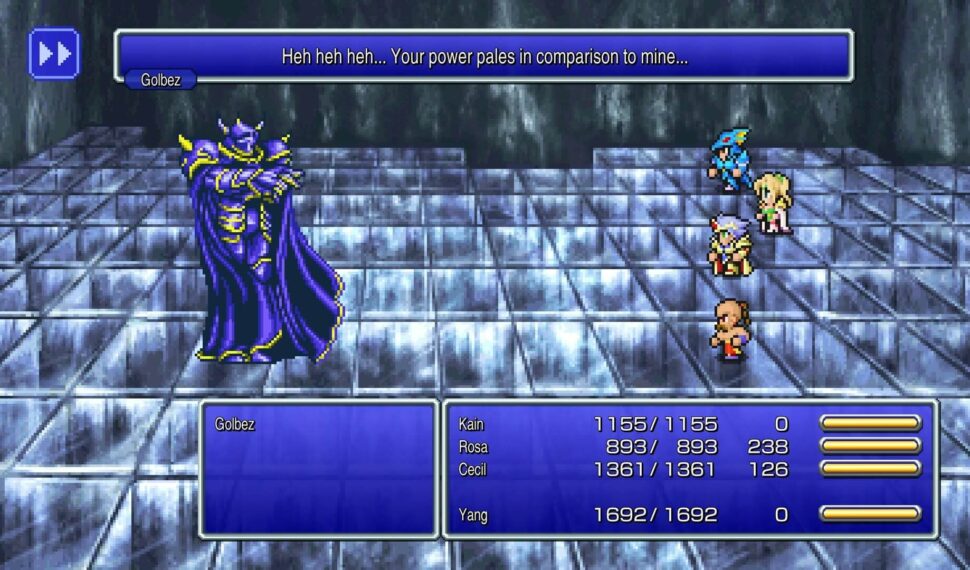Select Kain's party status row
970x570 pixels.
[x=688, y=424]
